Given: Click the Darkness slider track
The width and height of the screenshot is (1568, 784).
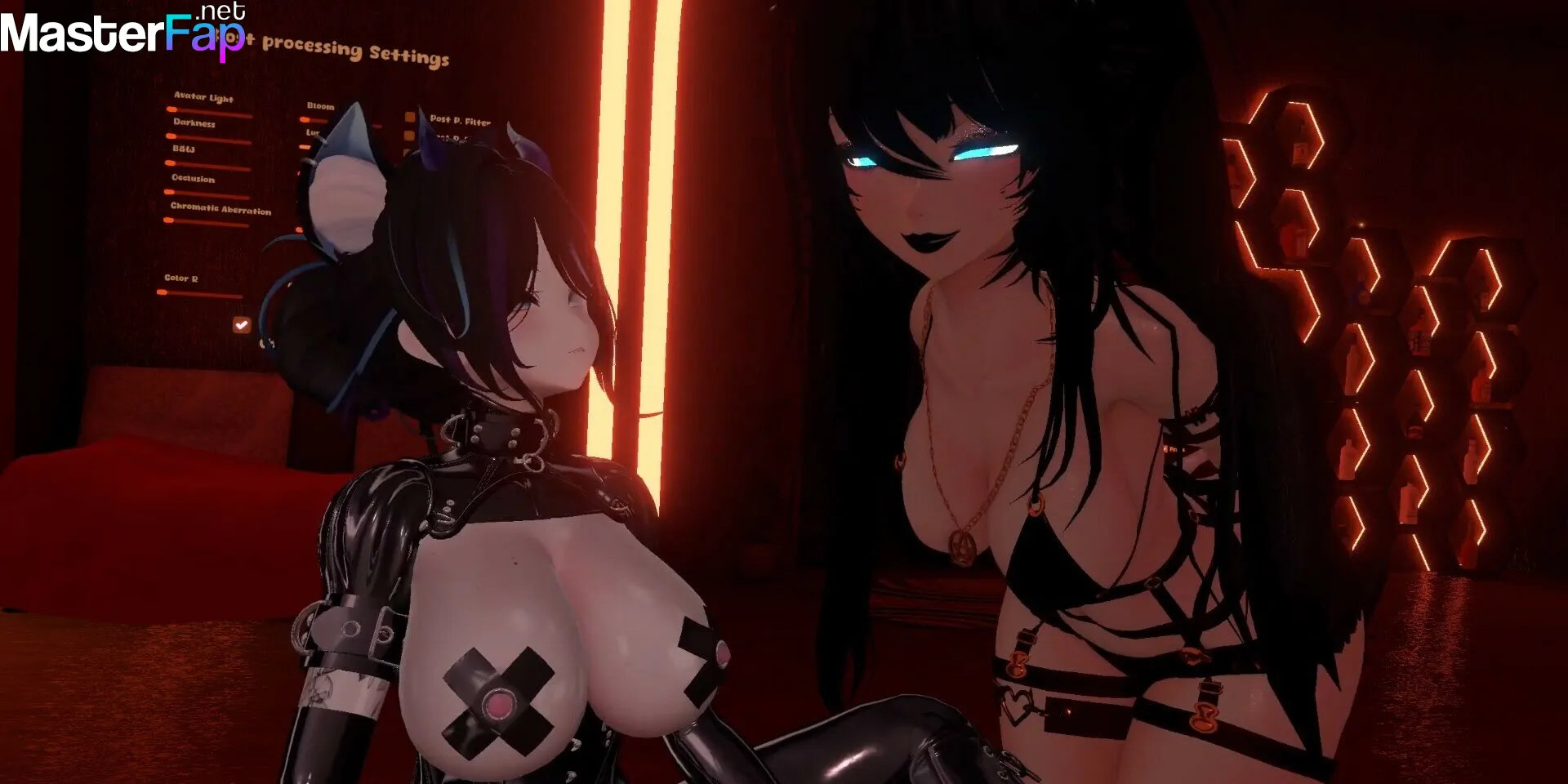Looking at the screenshot, I should tap(209, 140).
